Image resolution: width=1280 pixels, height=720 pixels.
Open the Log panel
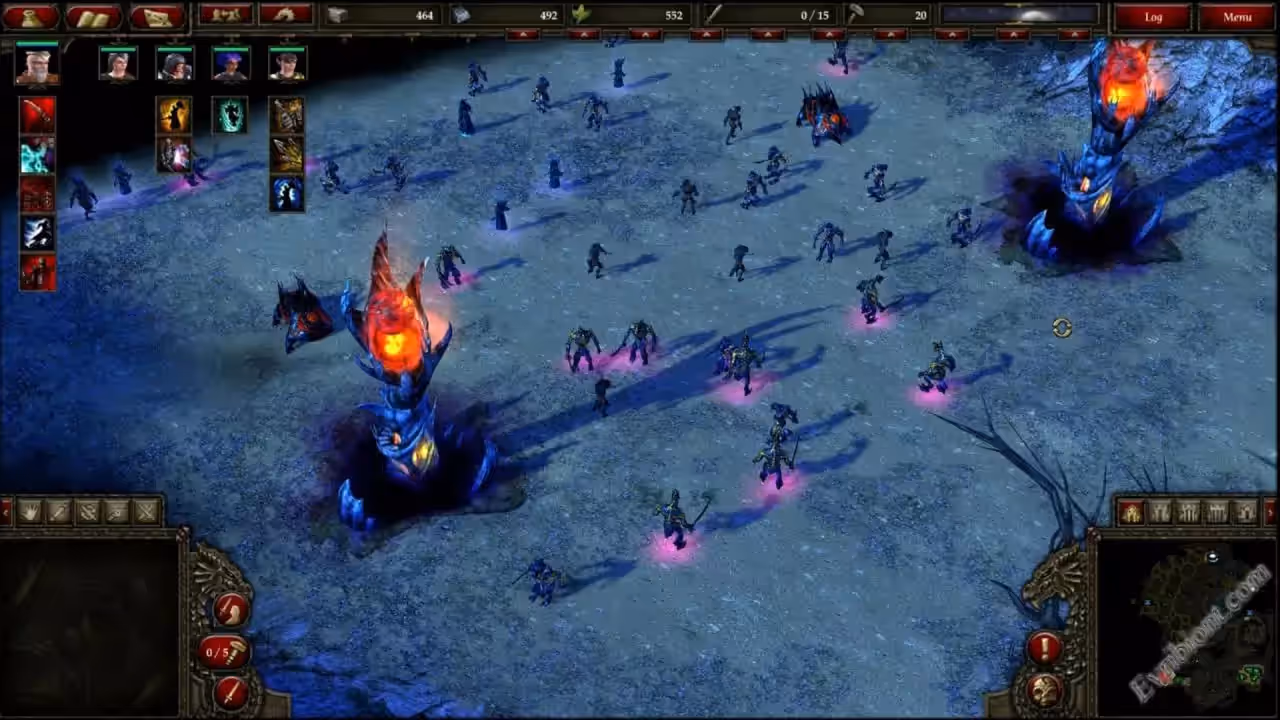tap(1153, 16)
